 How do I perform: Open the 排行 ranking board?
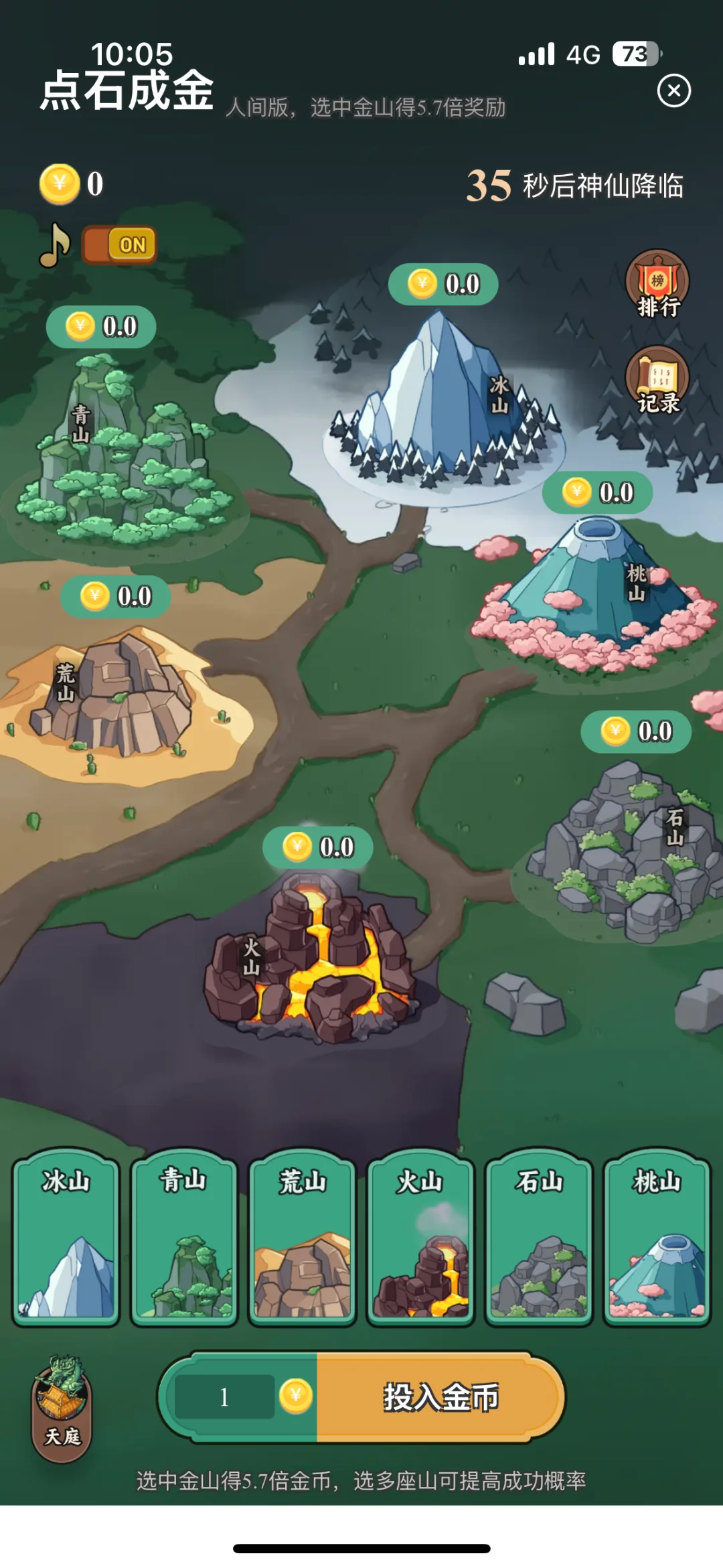[x=657, y=284]
